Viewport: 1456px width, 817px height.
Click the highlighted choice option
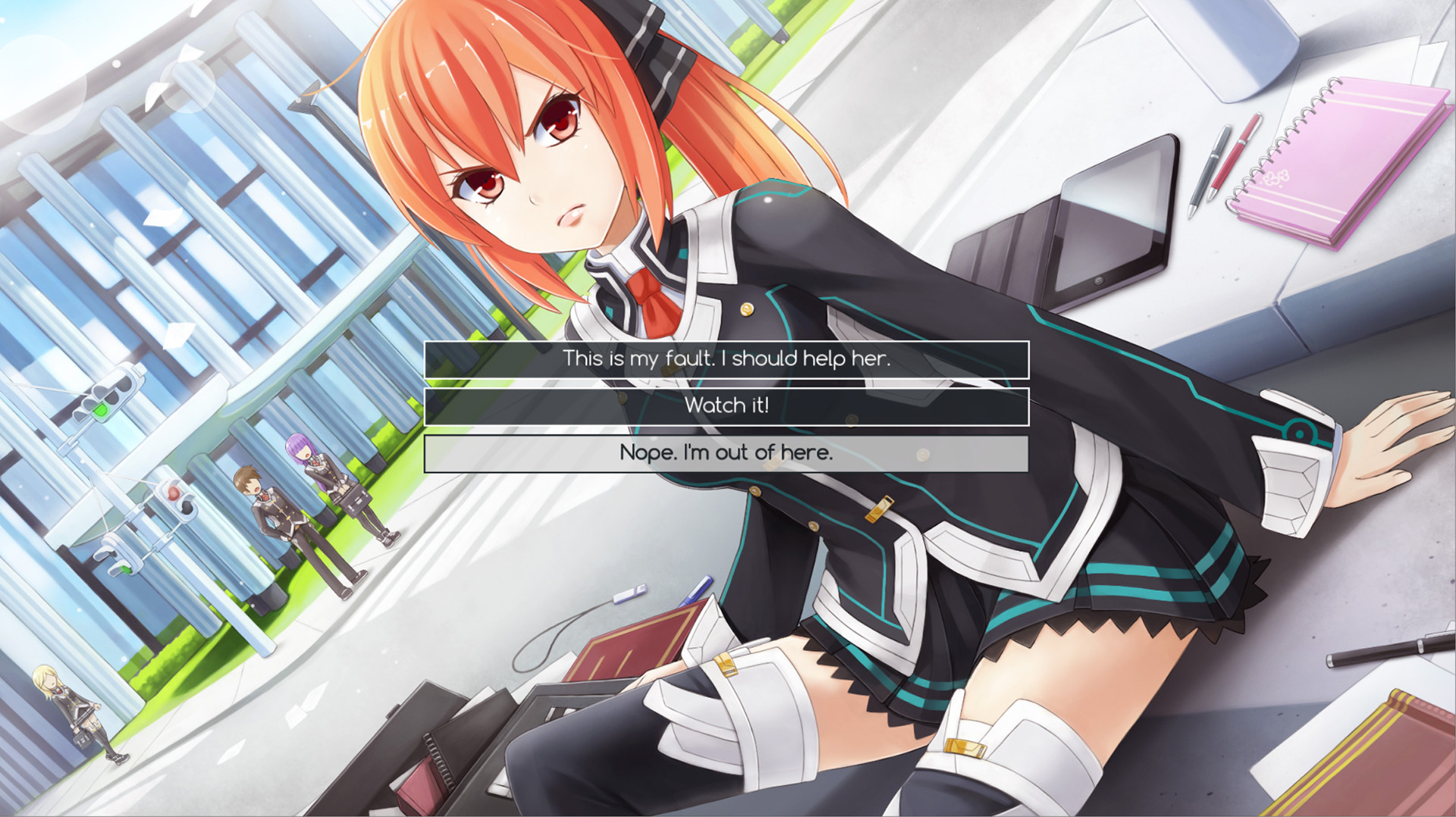(726, 453)
